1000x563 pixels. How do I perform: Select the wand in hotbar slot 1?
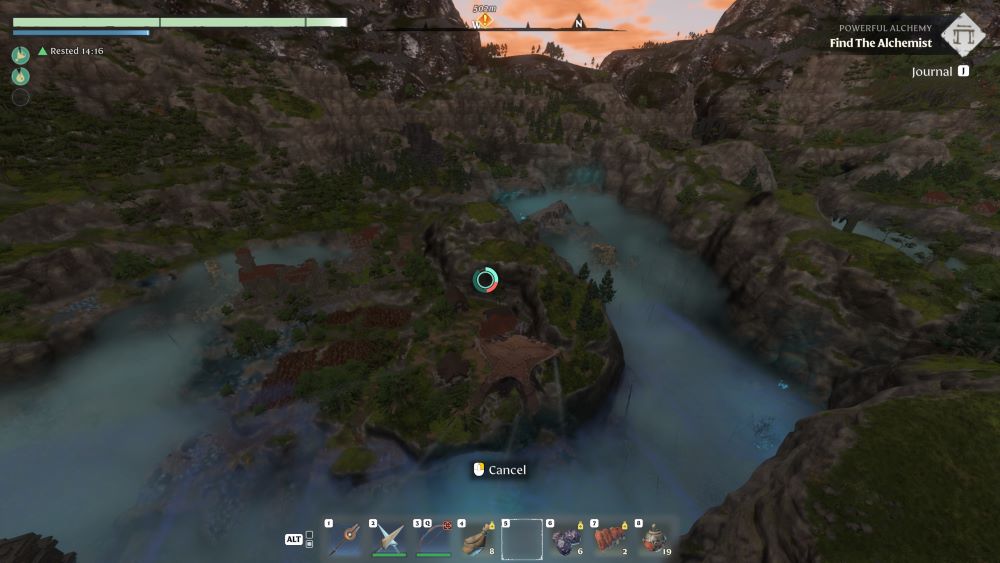pos(347,538)
